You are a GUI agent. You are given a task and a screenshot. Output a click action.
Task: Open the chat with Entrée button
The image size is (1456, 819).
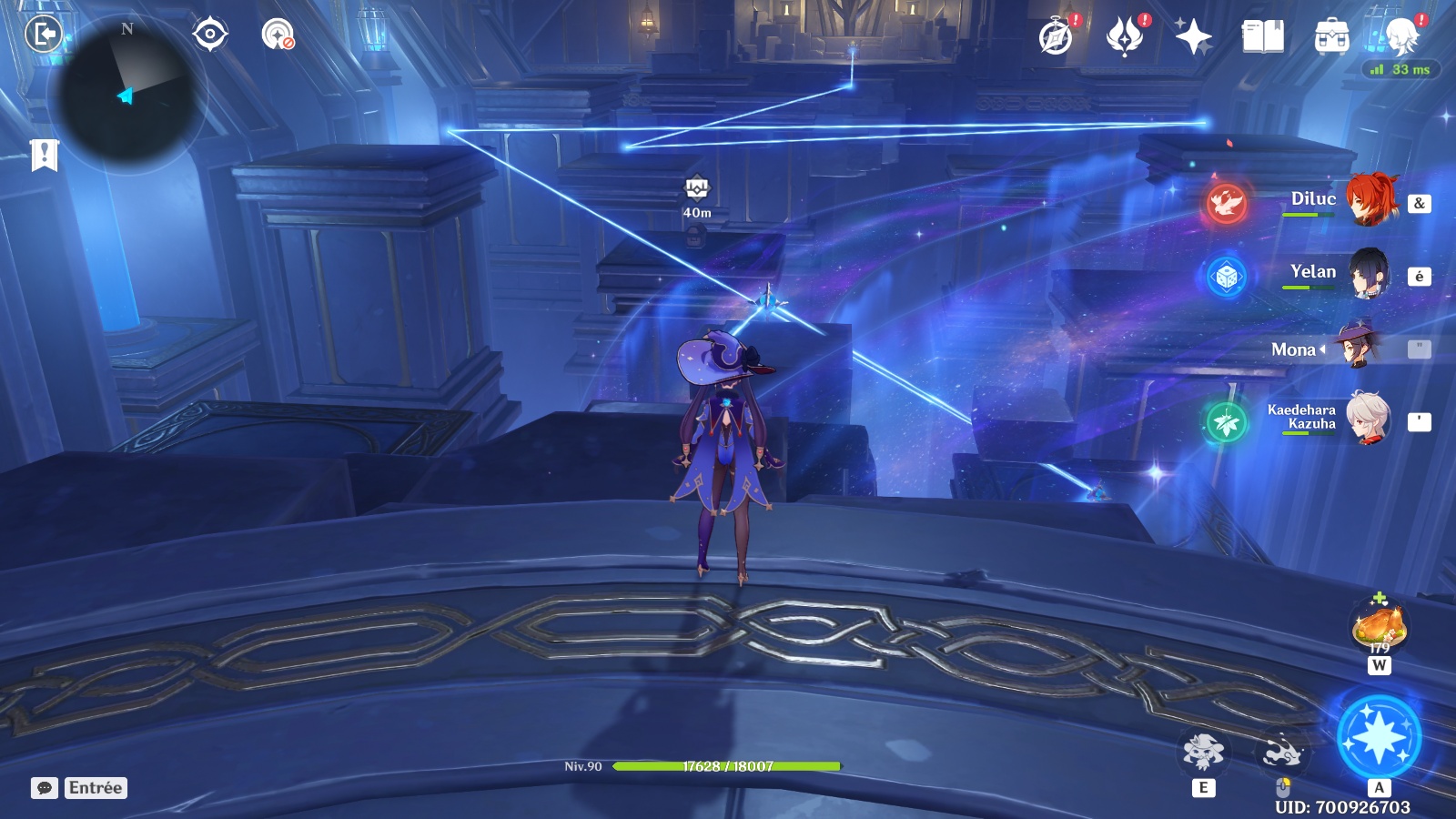pyautogui.click(x=79, y=788)
